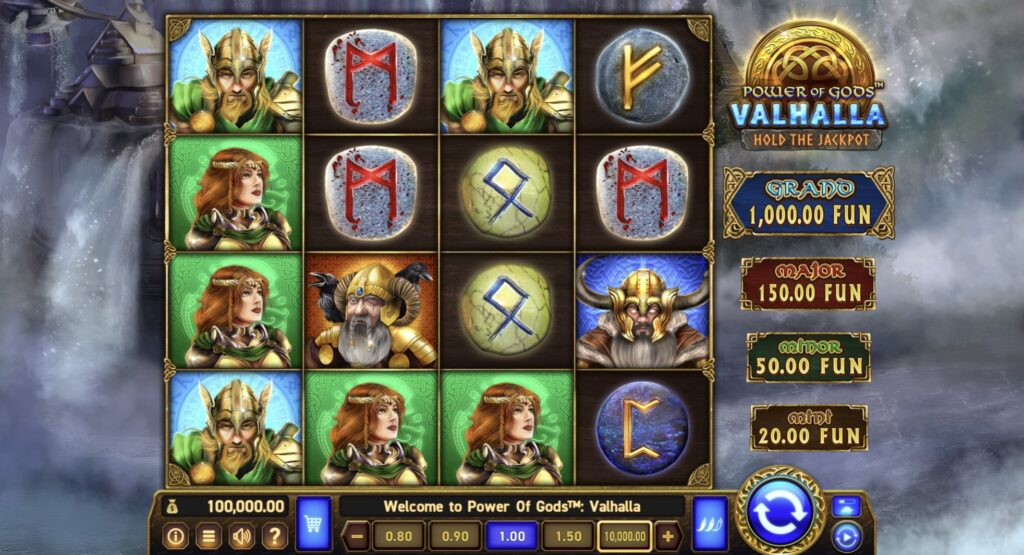Decrease the bet with the minus button
The width and height of the screenshot is (1024, 555).
click(357, 536)
